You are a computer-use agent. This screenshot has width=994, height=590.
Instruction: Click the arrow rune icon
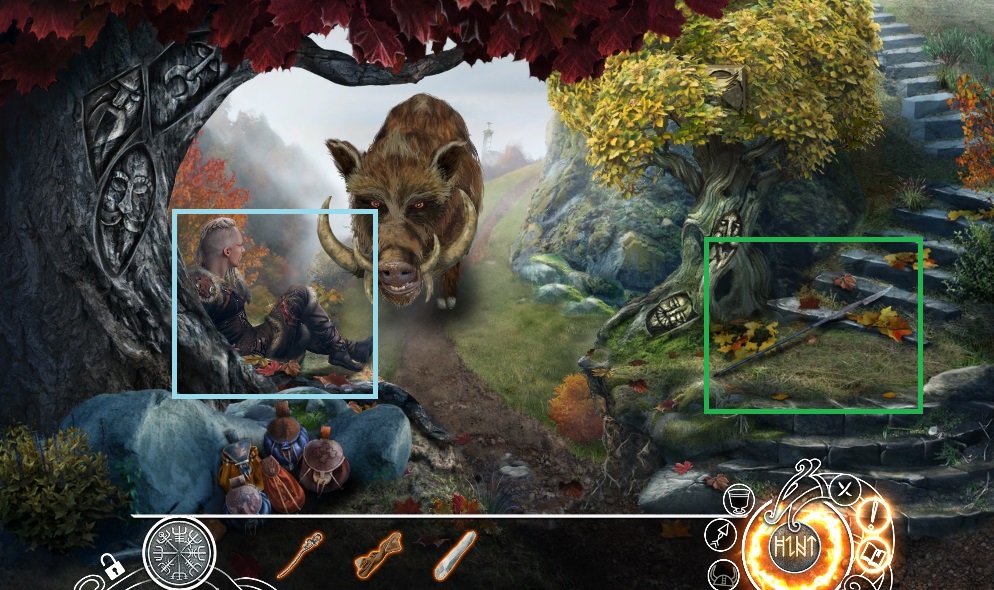pos(720,537)
